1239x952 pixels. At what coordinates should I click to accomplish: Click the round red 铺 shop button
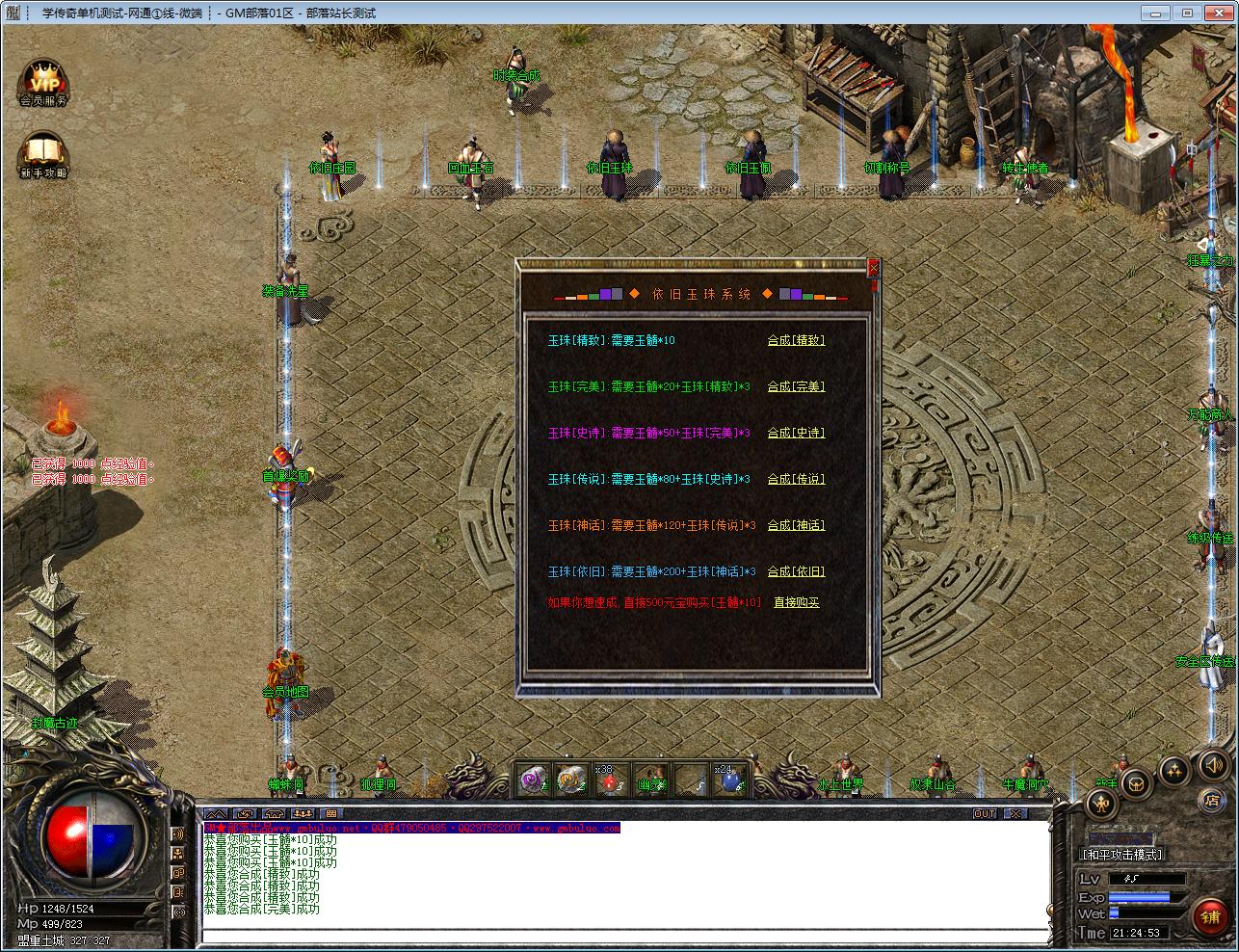1210,916
